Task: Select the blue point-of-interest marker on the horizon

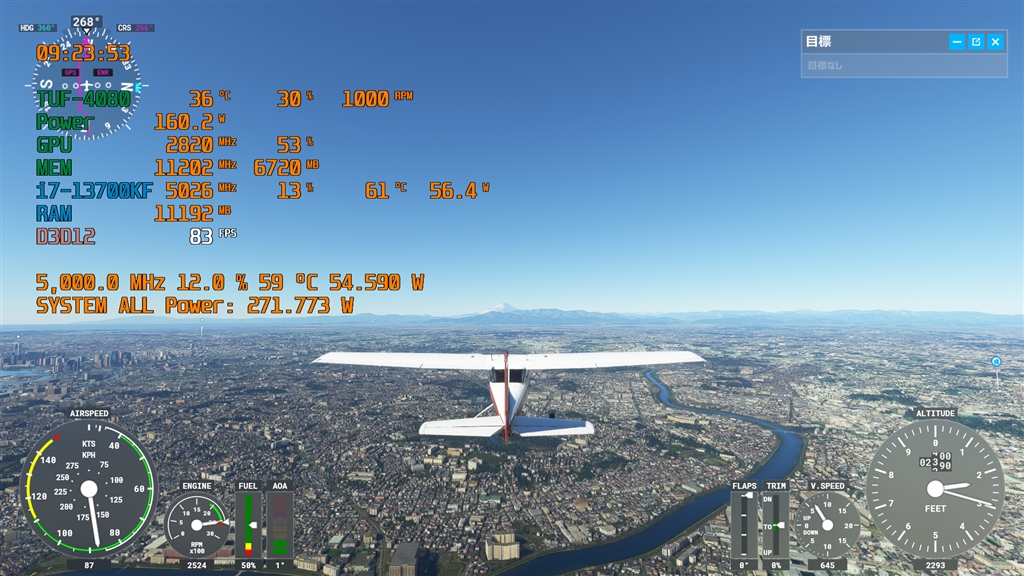Action: click(996, 361)
